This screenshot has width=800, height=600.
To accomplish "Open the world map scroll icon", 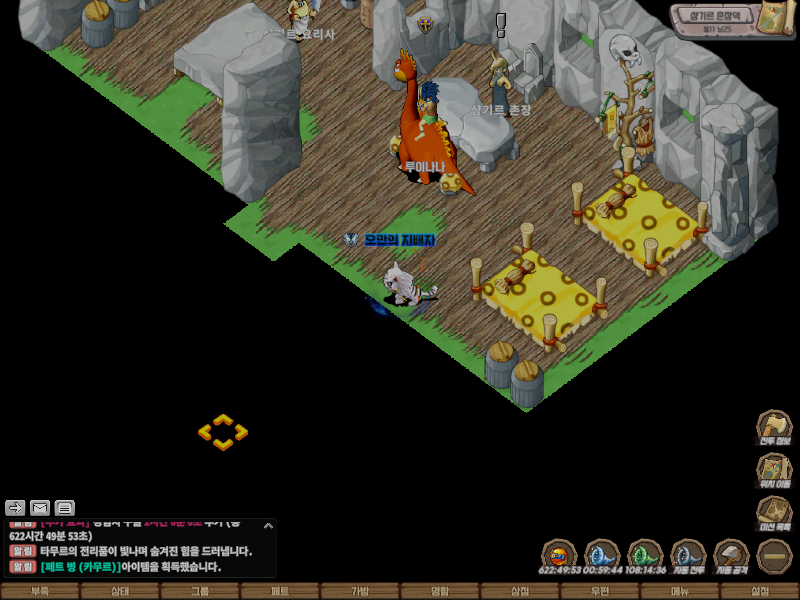I will tap(774, 18).
